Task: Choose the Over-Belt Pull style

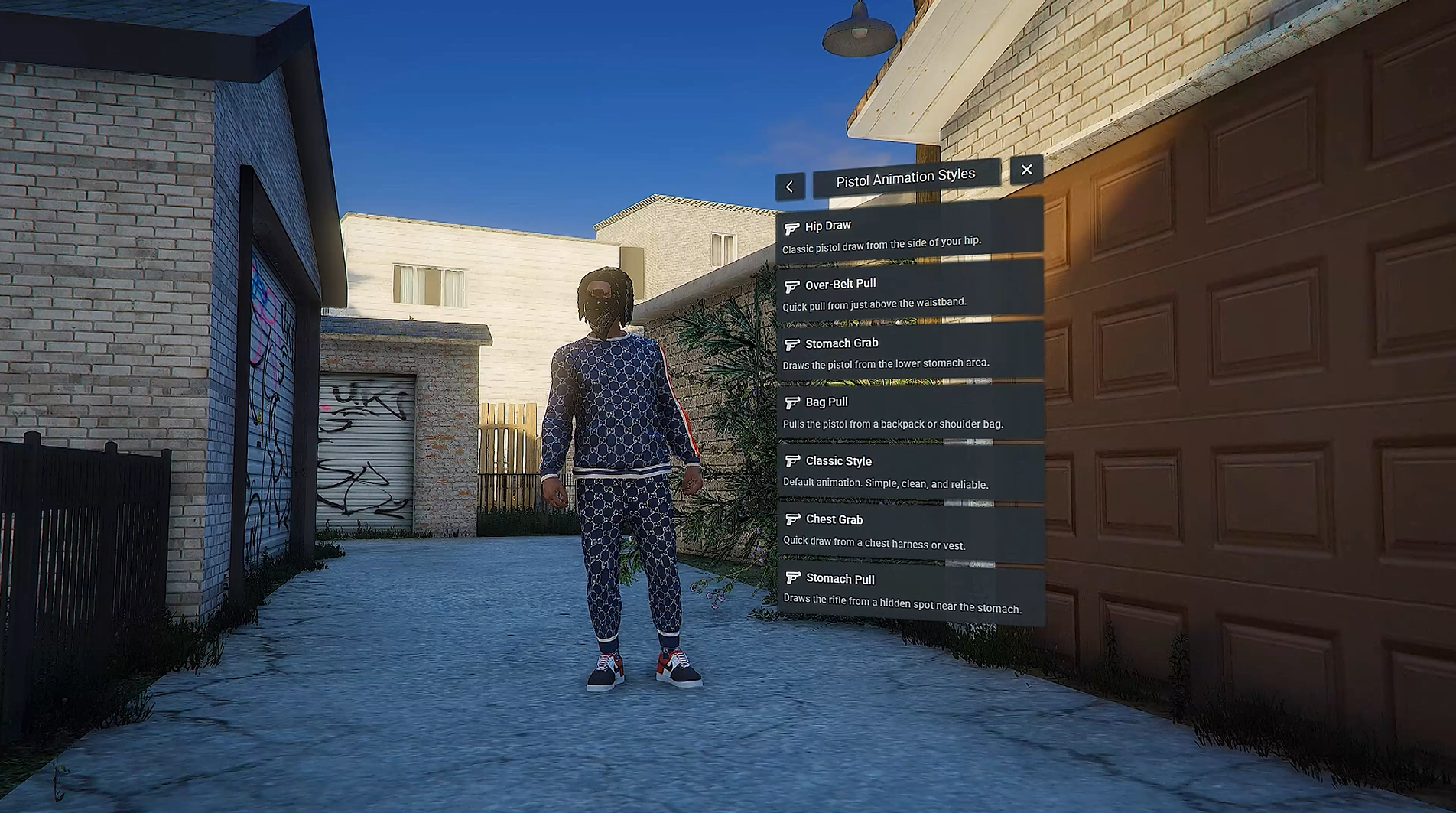Action: click(x=909, y=292)
